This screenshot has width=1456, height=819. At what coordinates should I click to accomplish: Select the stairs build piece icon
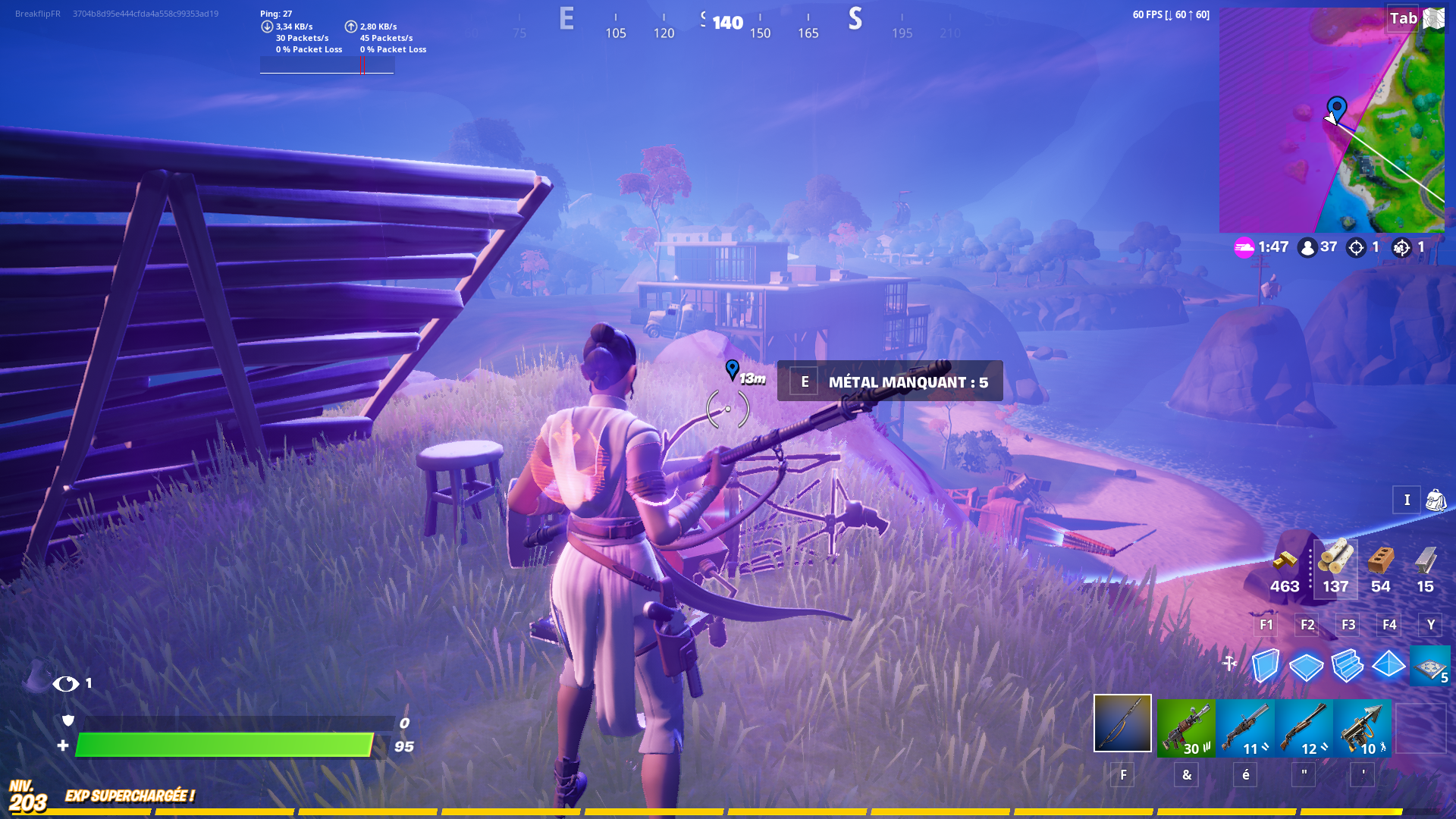click(x=1348, y=666)
